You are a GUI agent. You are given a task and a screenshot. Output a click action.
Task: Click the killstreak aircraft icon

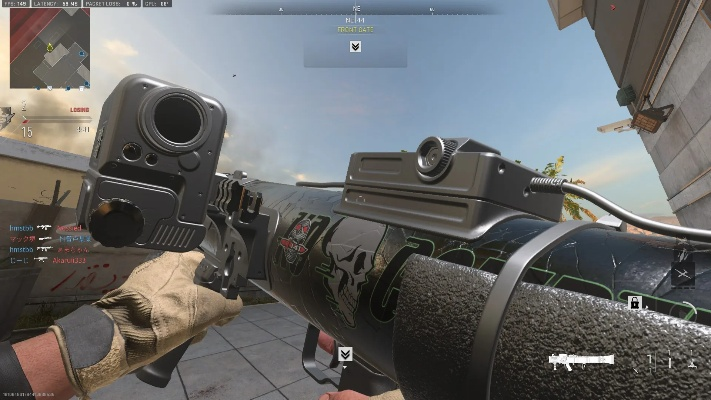point(682,272)
